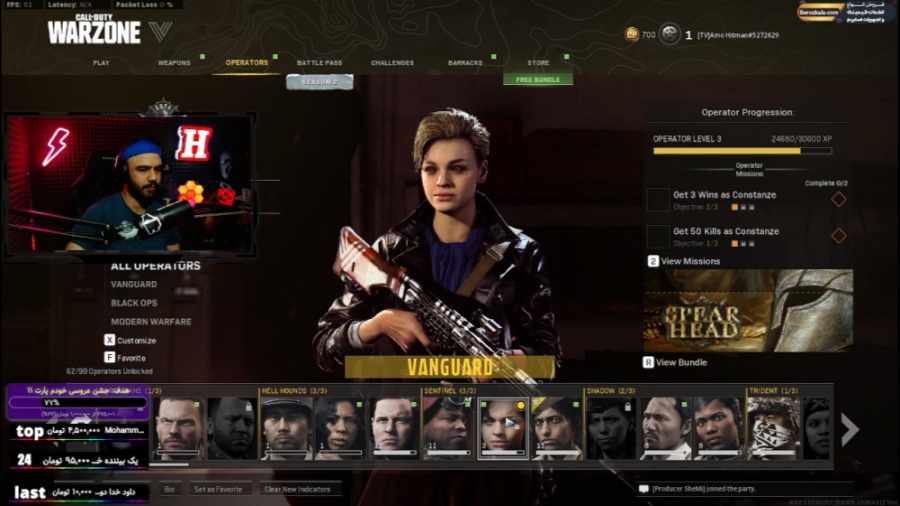Clear New Indicators
The image size is (900, 506).
tap(297, 489)
